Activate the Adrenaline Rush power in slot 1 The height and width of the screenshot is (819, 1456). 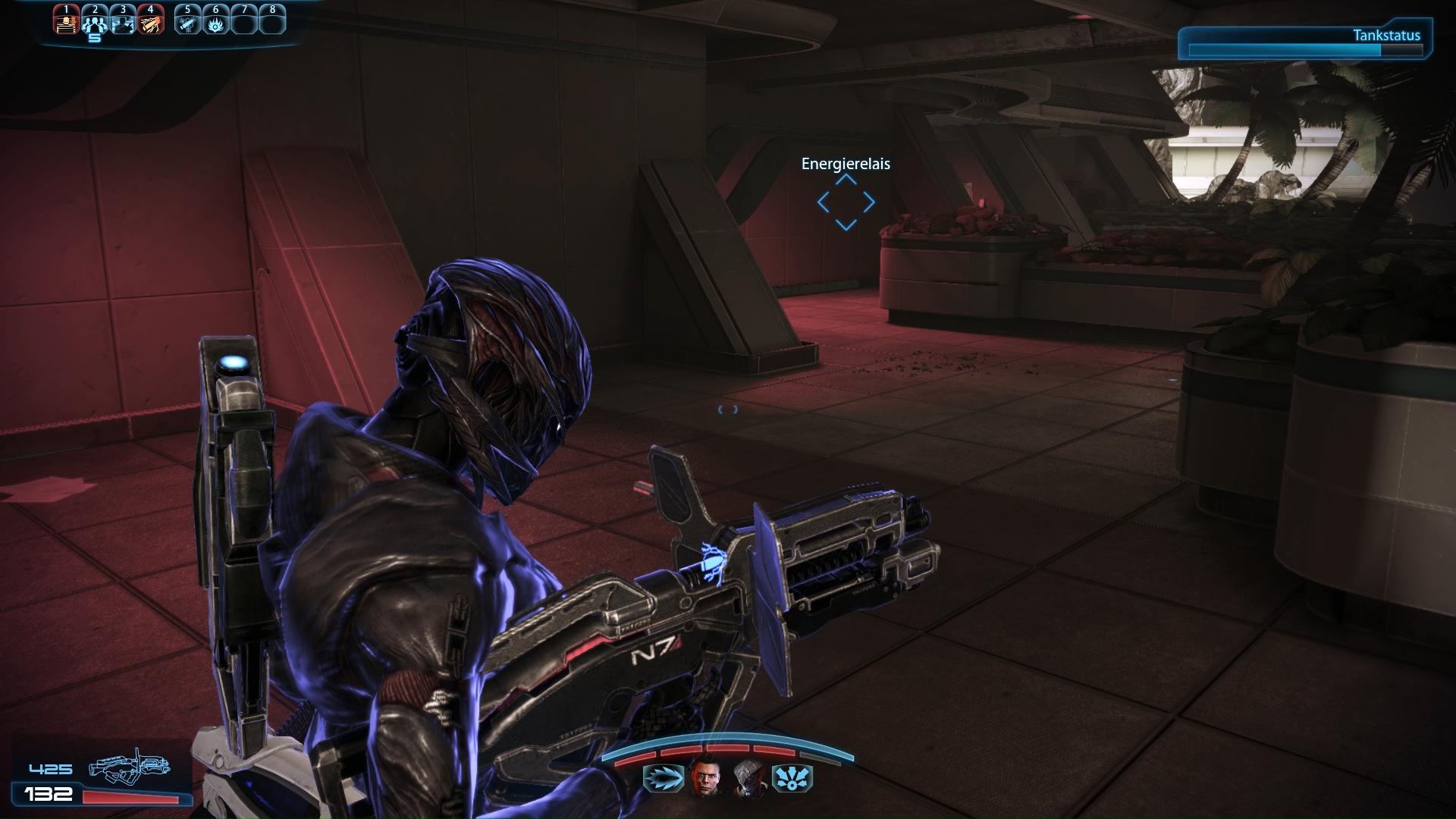(67, 21)
